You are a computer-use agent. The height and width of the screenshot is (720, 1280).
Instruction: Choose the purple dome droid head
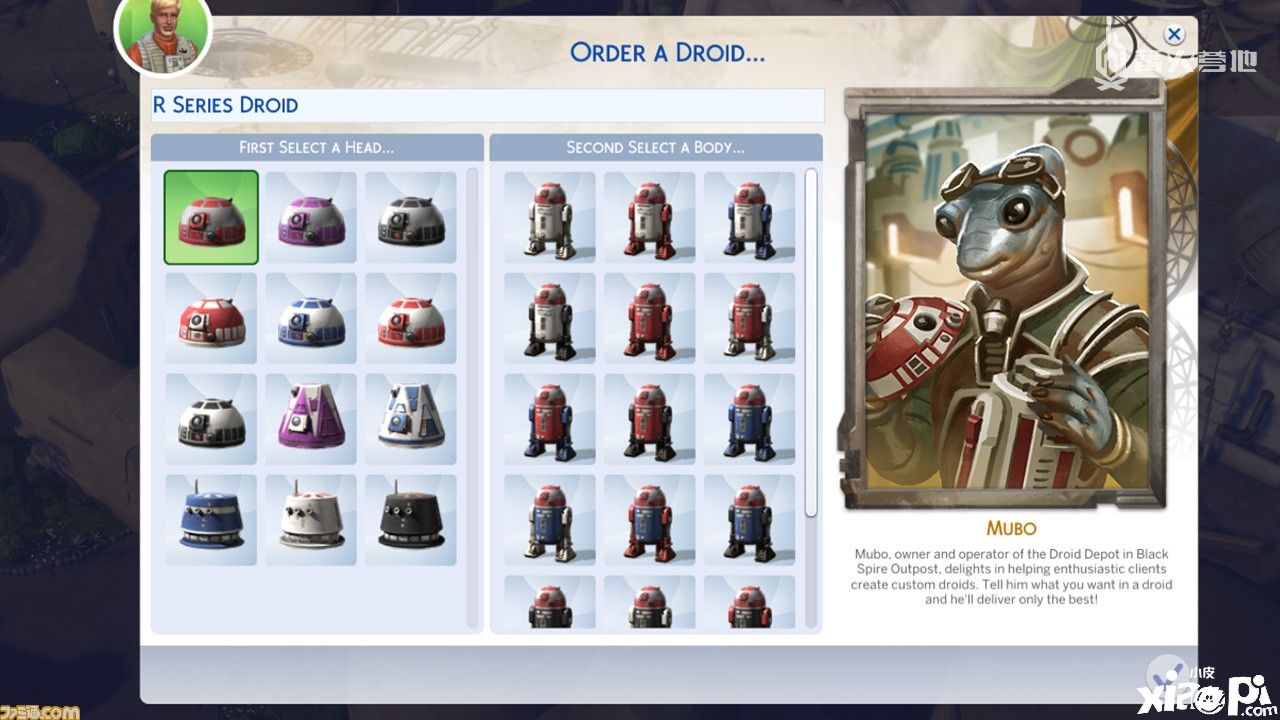point(311,217)
